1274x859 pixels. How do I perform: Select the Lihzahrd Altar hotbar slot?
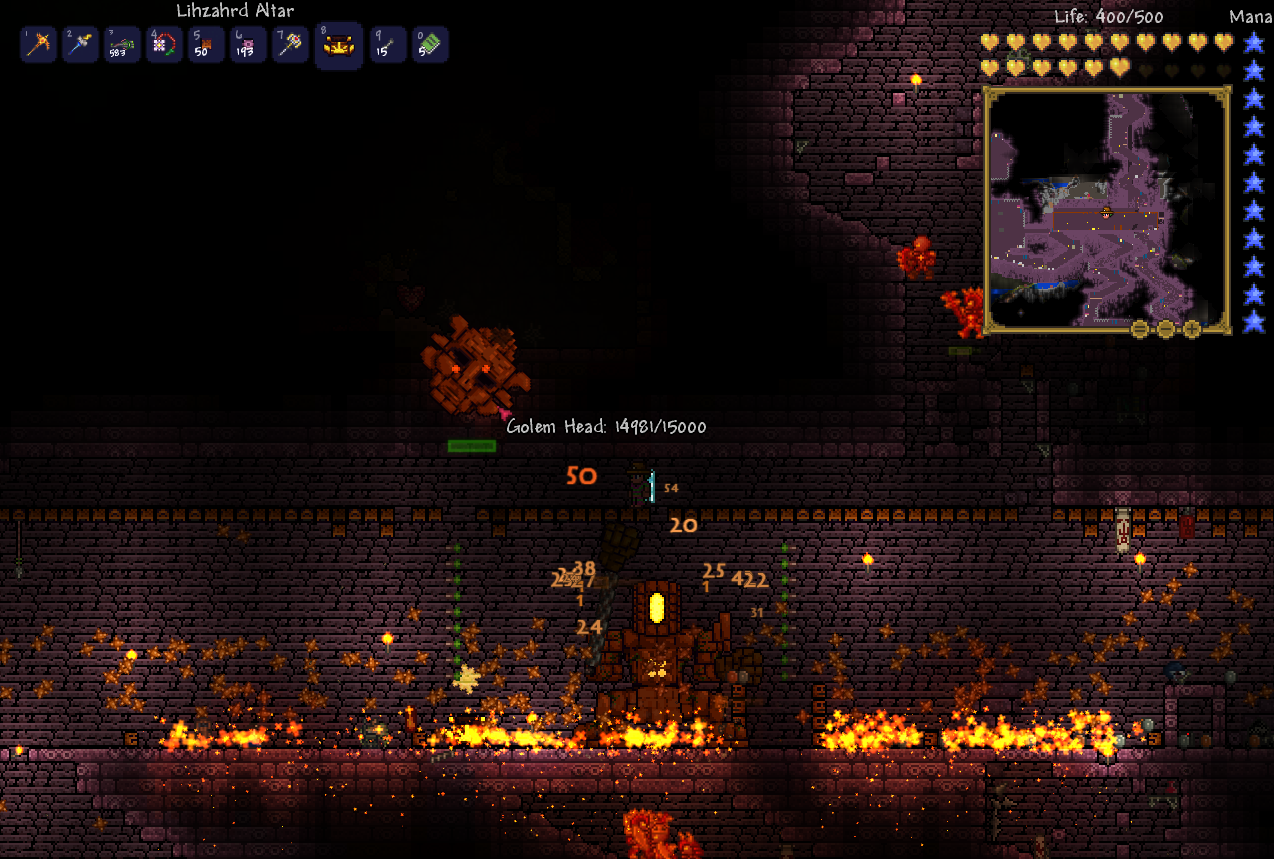(x=338, y=46)
